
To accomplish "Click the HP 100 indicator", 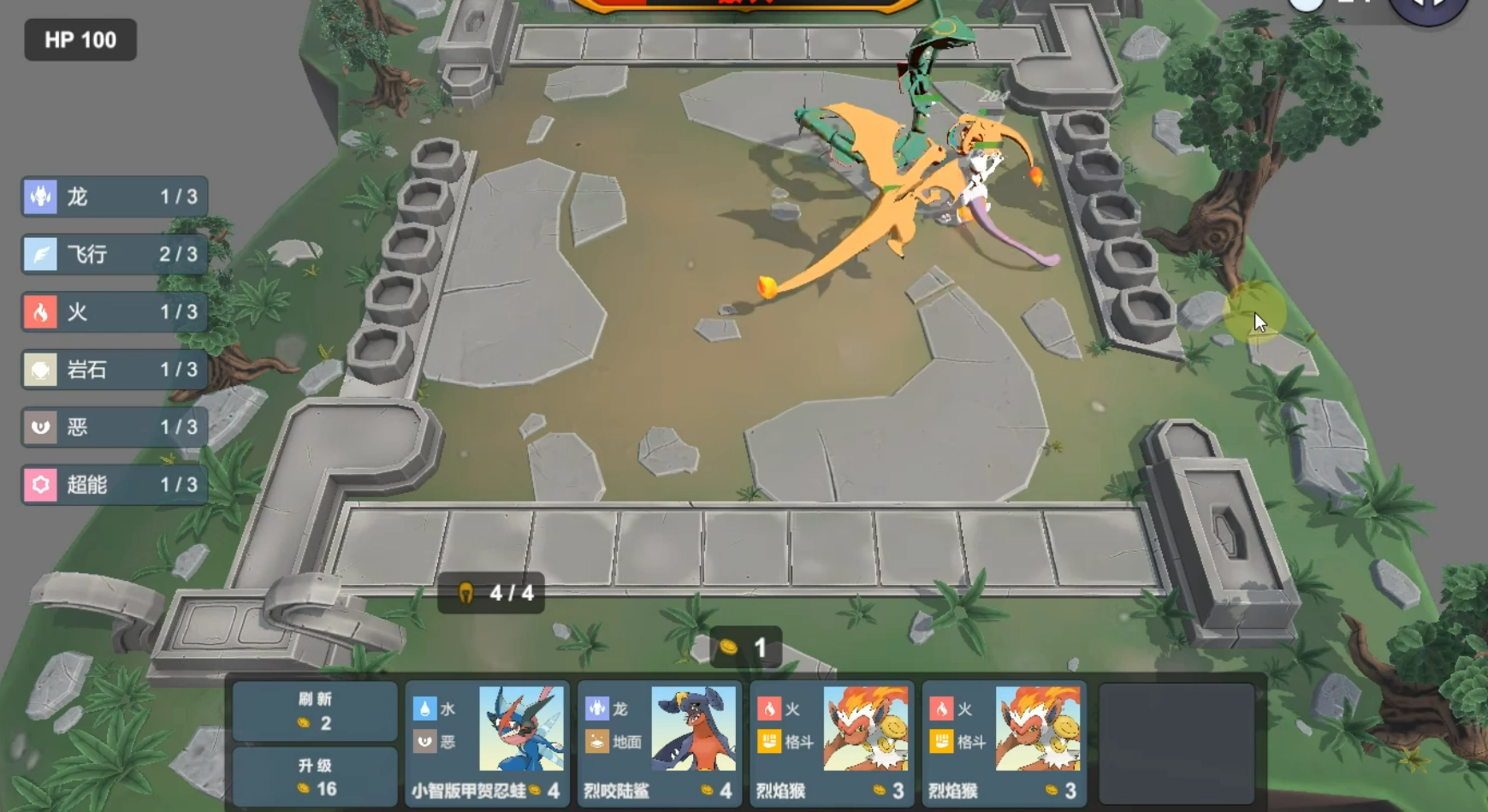I will [80, 39].
